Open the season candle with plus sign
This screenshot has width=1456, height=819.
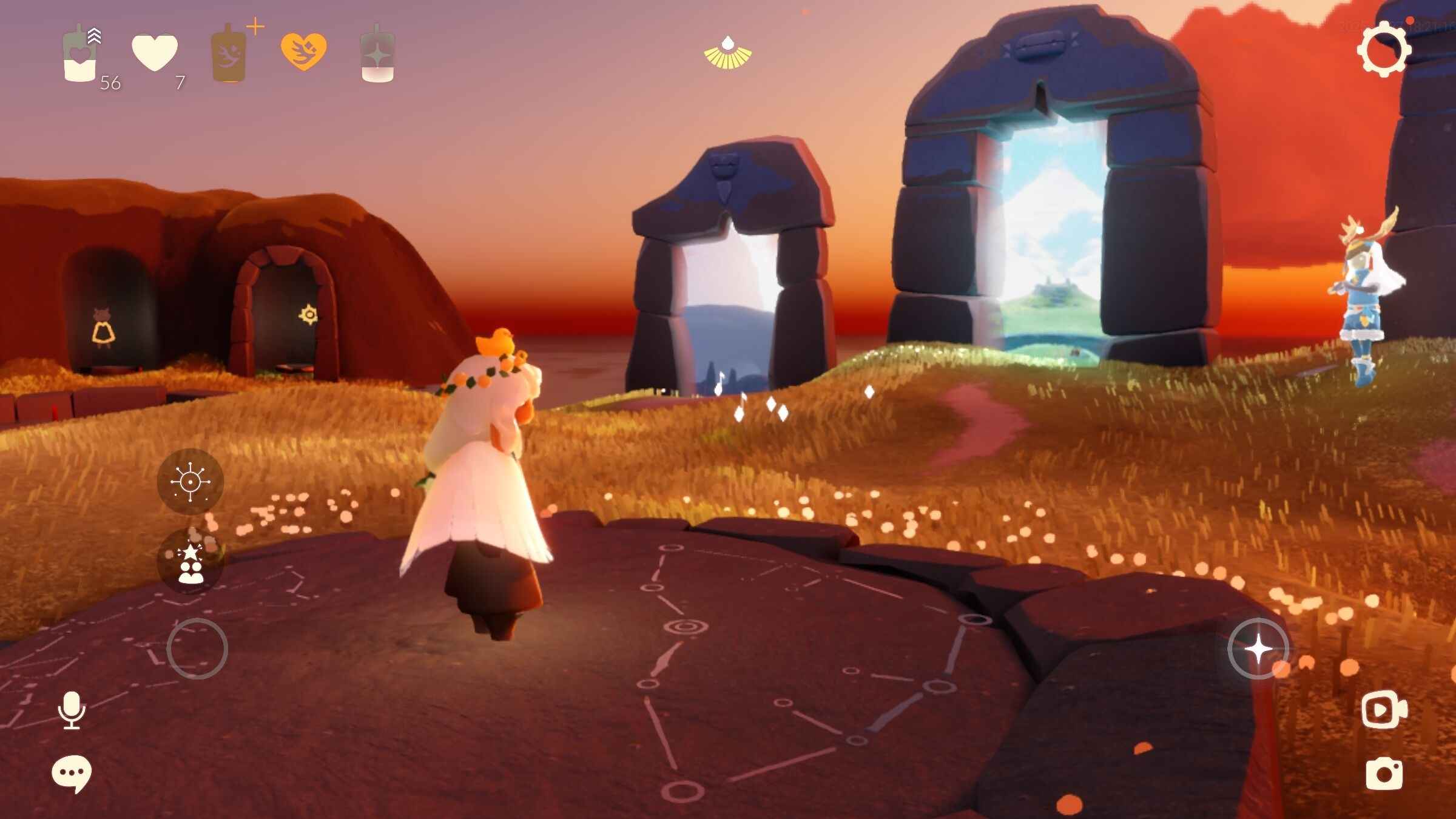[x=229, y=55]
